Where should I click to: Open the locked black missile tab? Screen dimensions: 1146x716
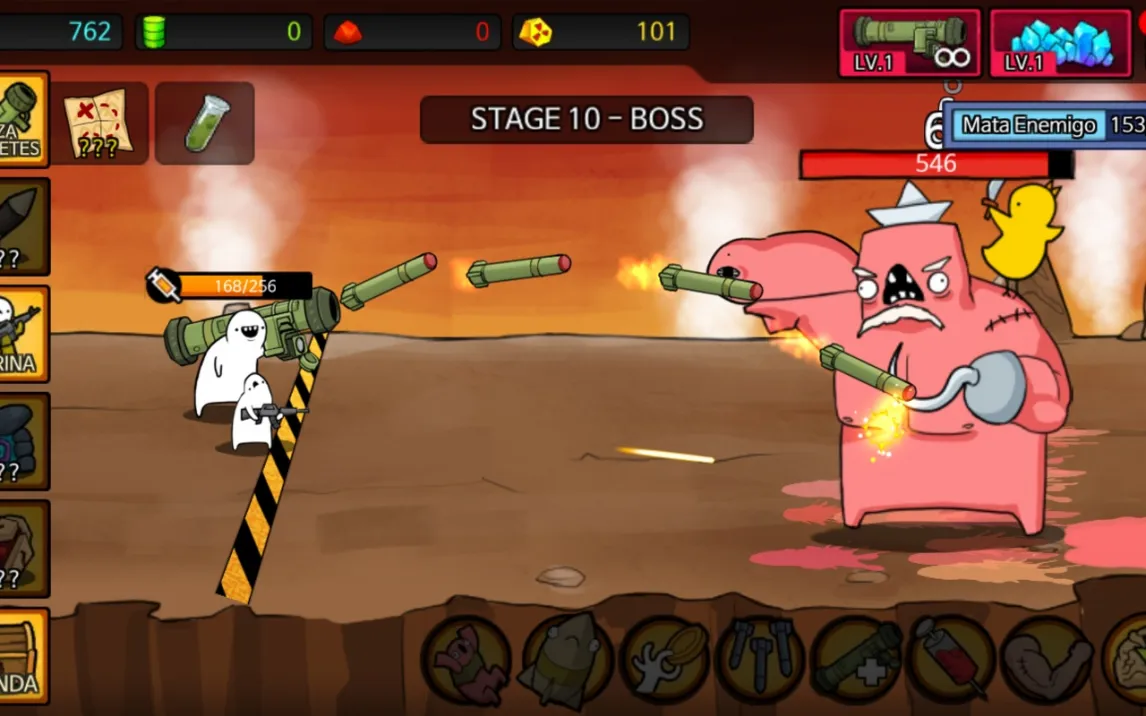point(22,226)
